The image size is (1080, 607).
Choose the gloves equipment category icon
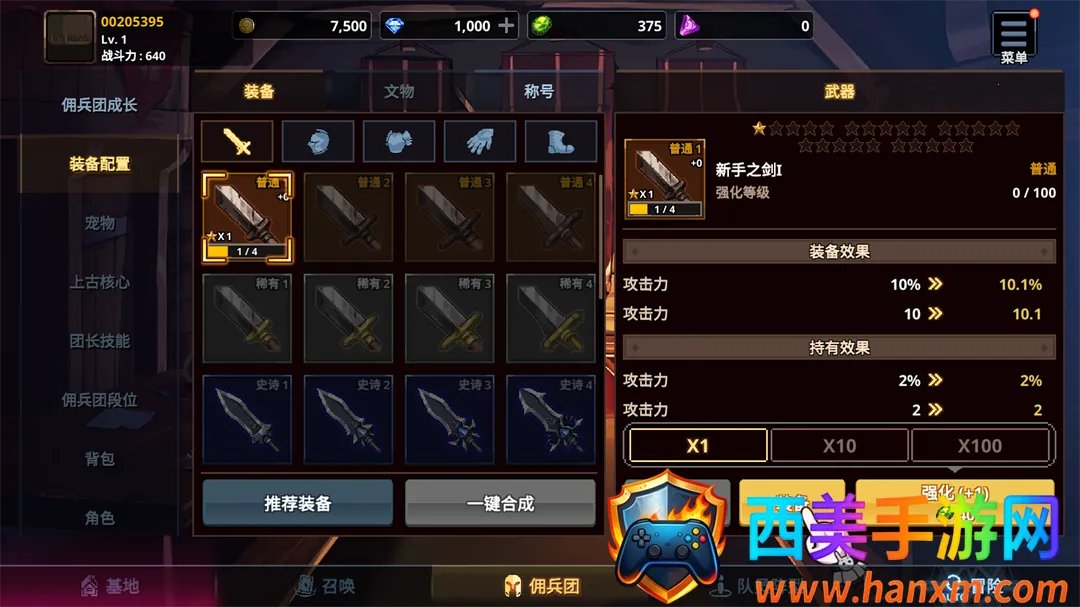pos(480,142)
